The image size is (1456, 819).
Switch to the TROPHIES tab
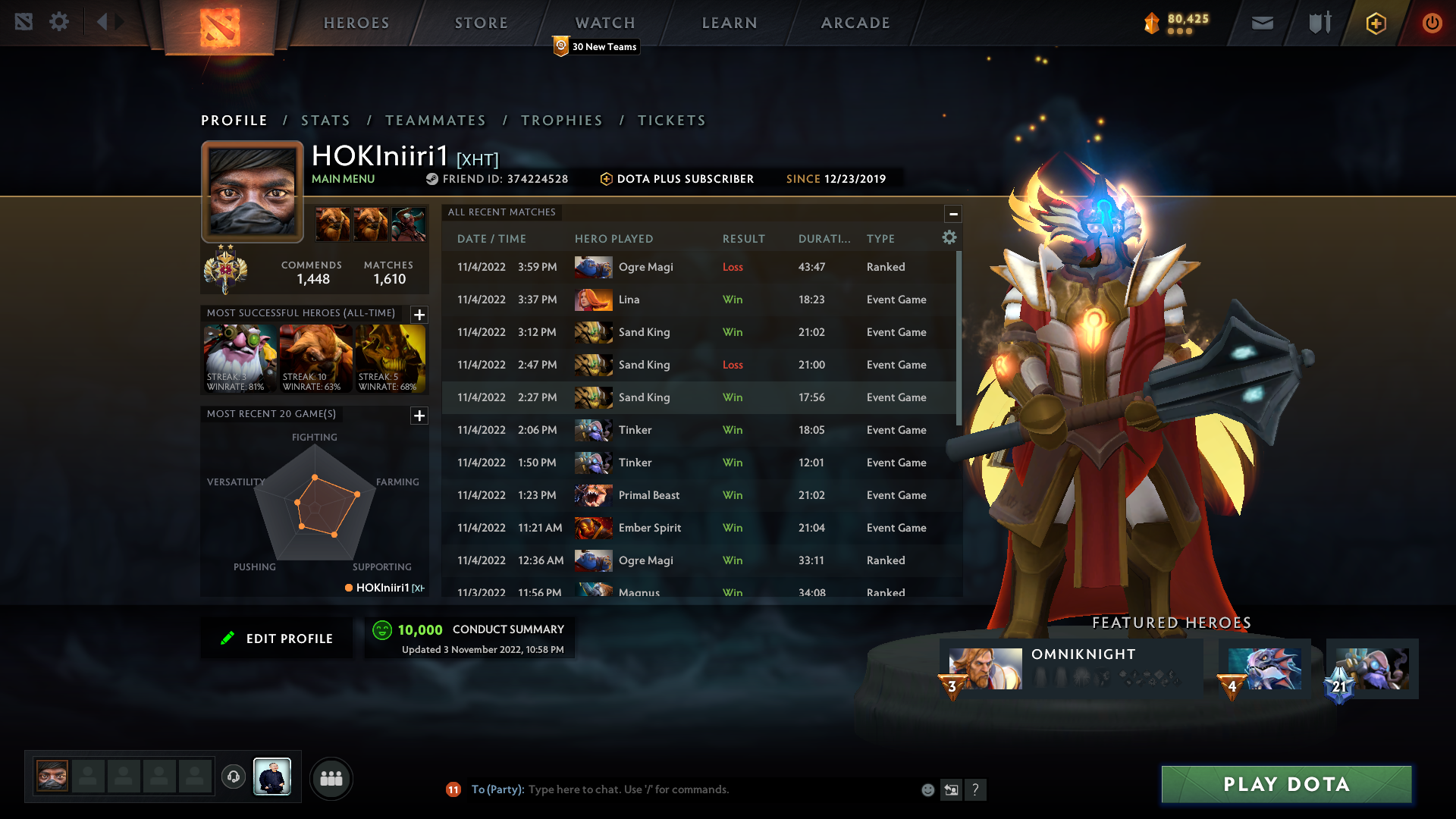point(561,120)
